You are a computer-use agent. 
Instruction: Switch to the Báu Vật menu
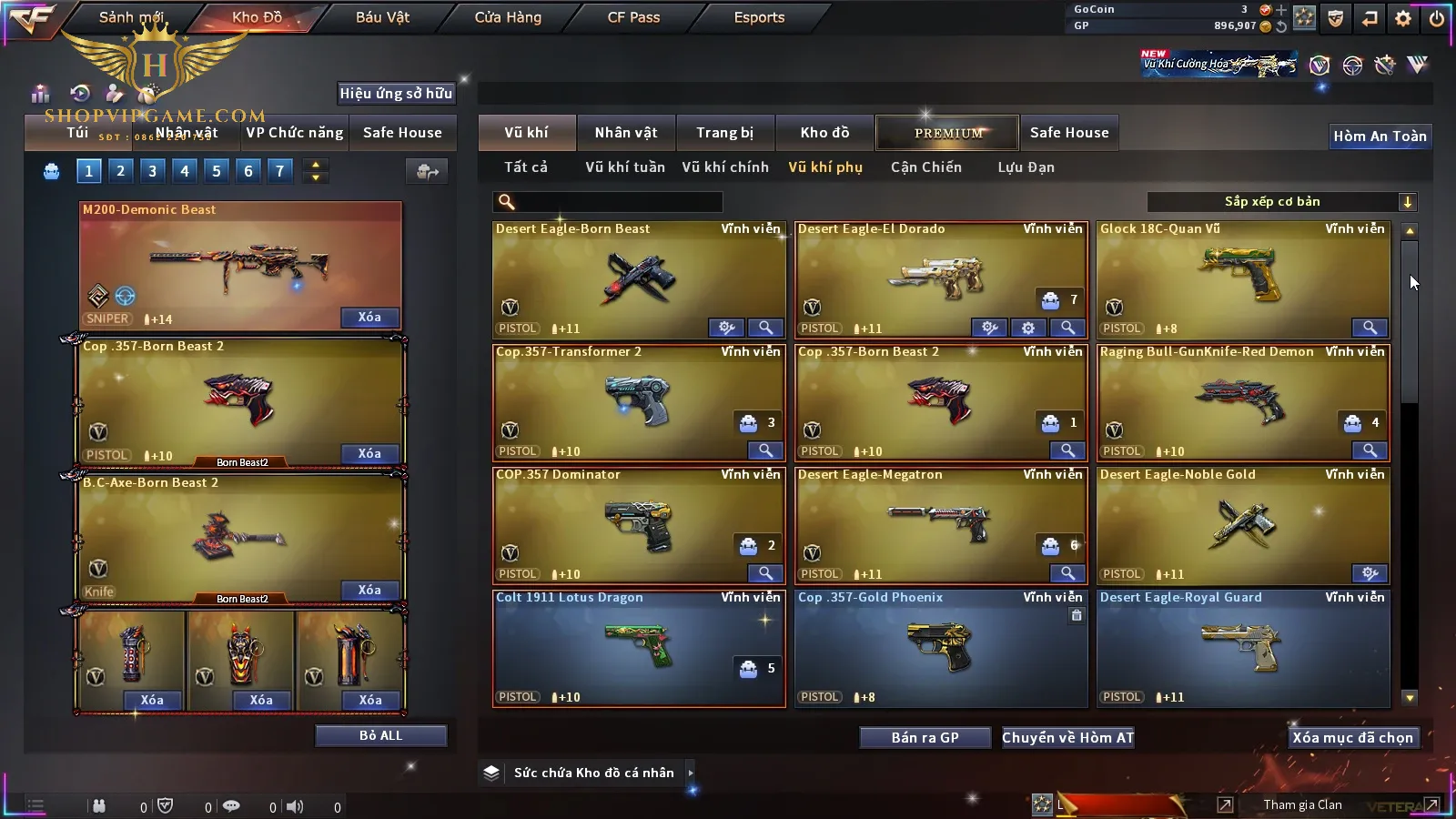pos(382,17)
